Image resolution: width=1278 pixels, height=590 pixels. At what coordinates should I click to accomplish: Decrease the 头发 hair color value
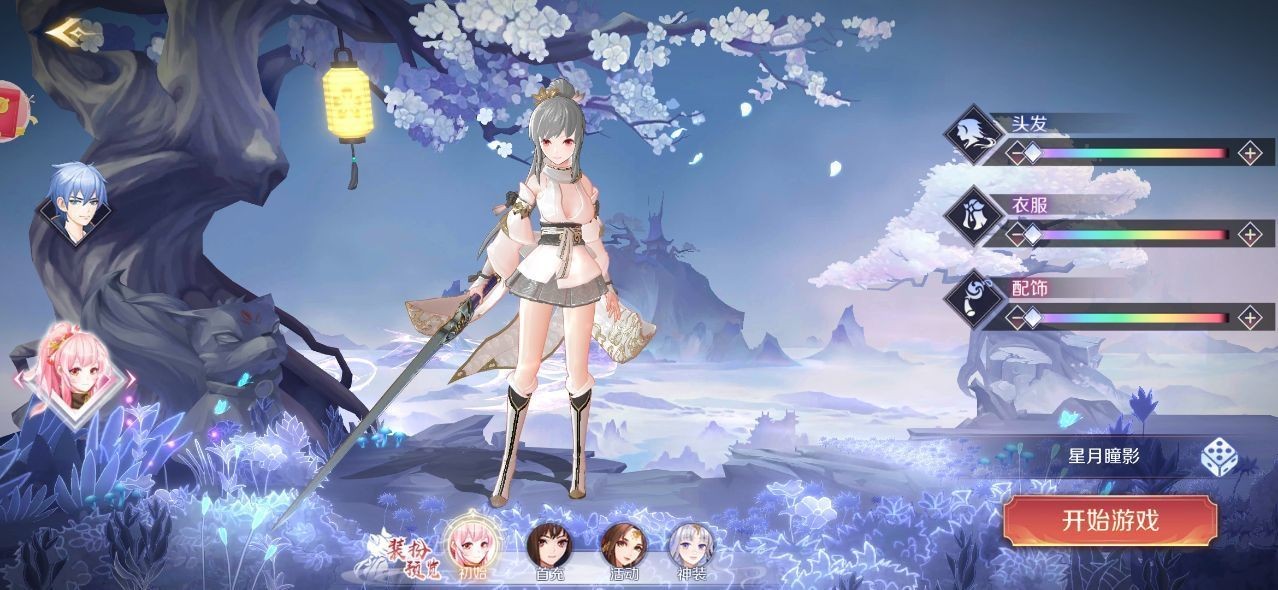click(1016, 153)
